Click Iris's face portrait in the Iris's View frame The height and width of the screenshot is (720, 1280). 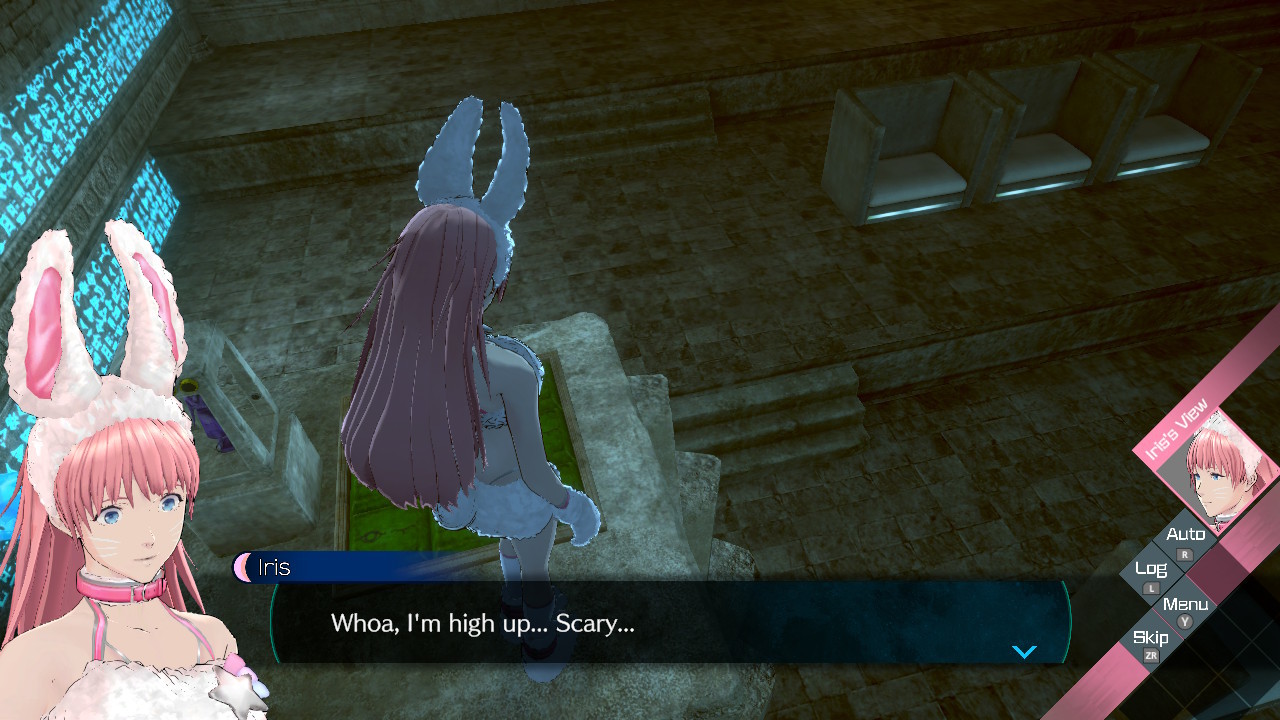(x=1220, y=480)
